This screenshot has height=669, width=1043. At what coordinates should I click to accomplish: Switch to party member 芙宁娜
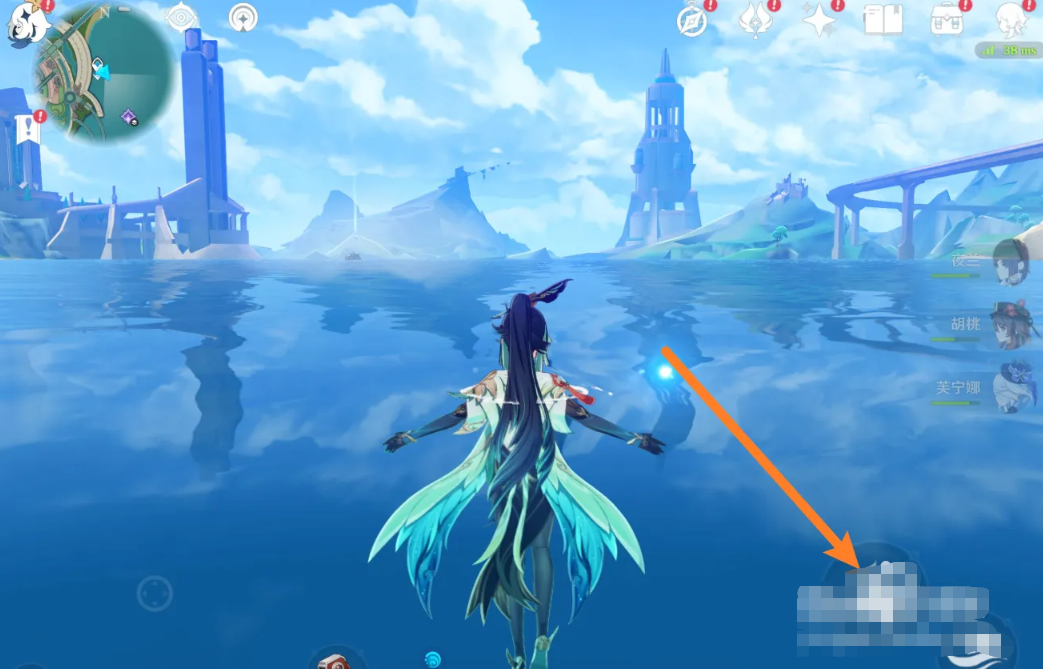1011,388
